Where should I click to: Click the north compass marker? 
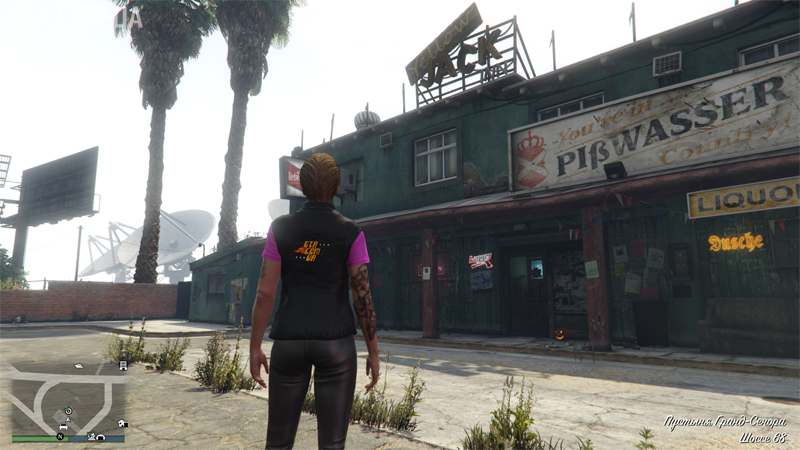60,437
